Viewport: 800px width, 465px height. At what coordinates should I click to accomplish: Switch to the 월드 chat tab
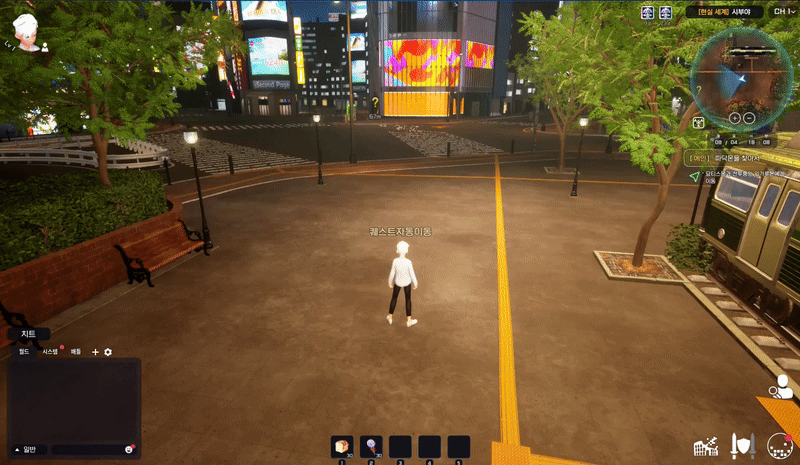click(23, 352)
